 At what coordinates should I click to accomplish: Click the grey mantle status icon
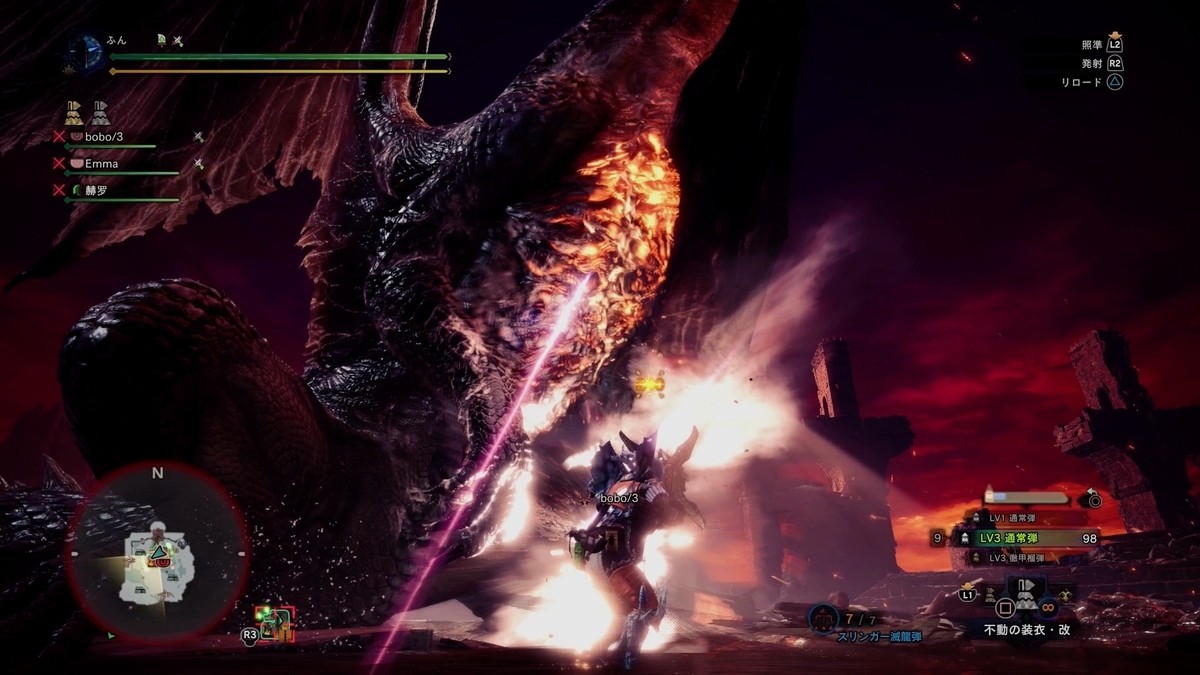pos(101,112)
